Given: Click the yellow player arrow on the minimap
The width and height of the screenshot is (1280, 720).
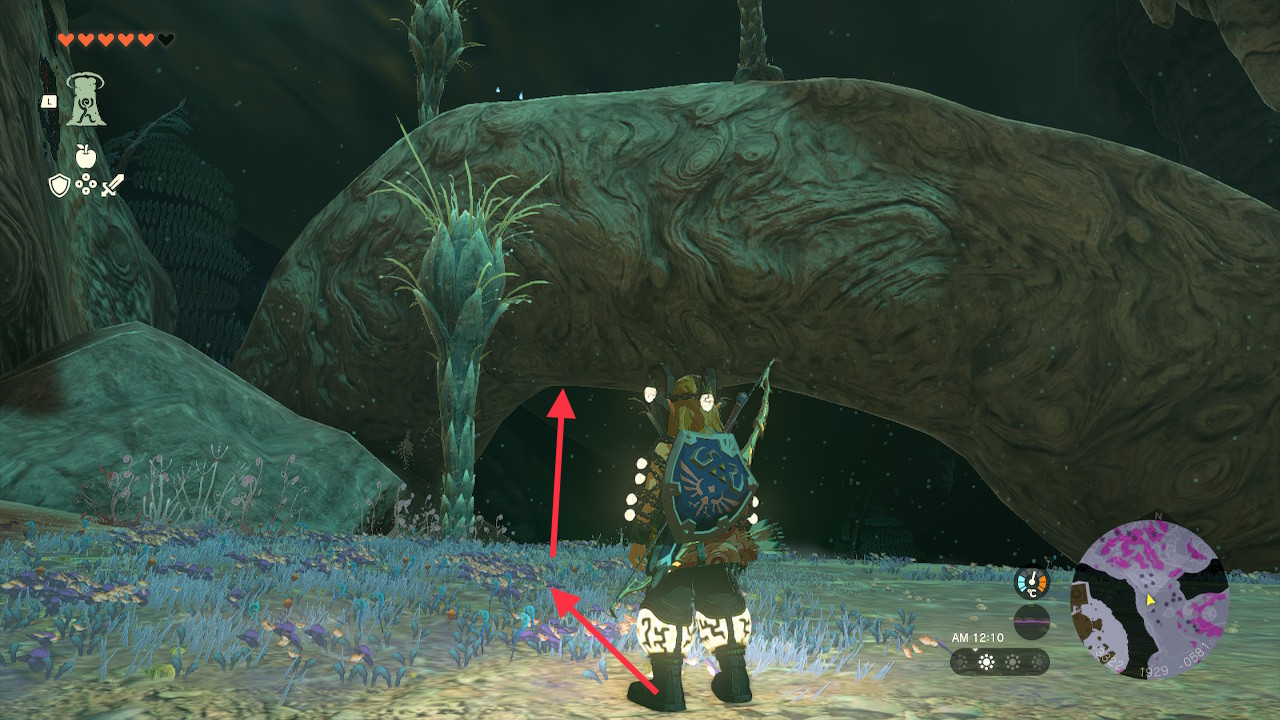Looking at the screenshot, I should tap(1151, 600).
